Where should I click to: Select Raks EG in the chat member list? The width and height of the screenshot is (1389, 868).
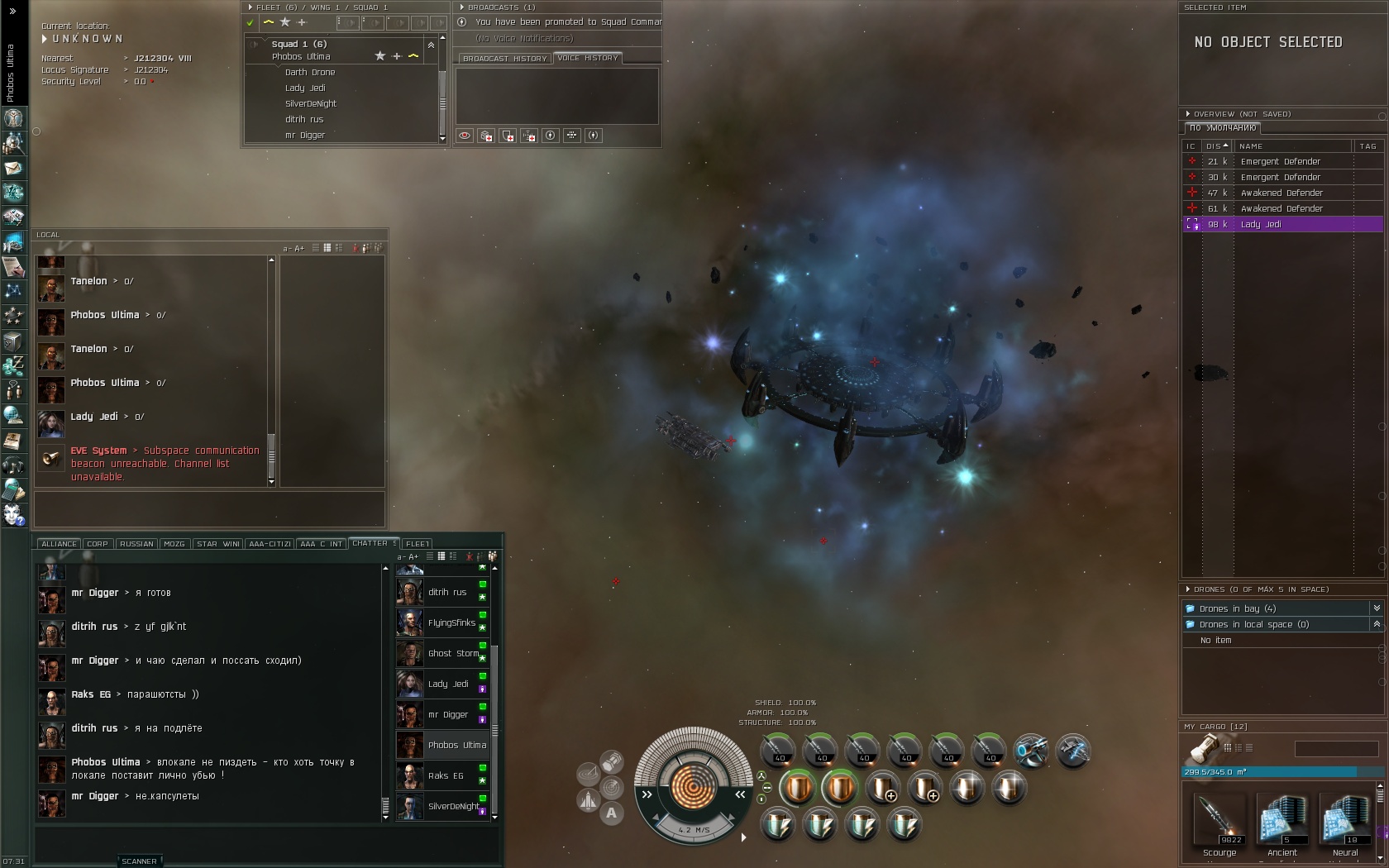[x=445, y=775]
